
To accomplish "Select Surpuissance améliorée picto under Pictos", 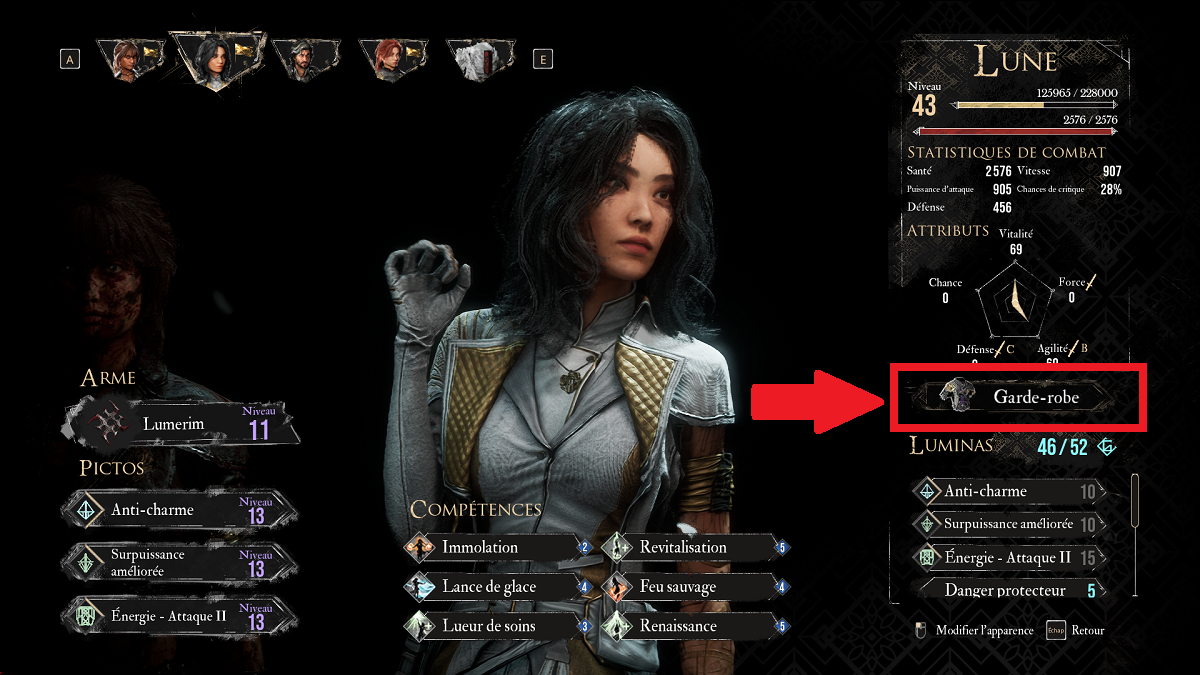I will [x=180, y=562].
